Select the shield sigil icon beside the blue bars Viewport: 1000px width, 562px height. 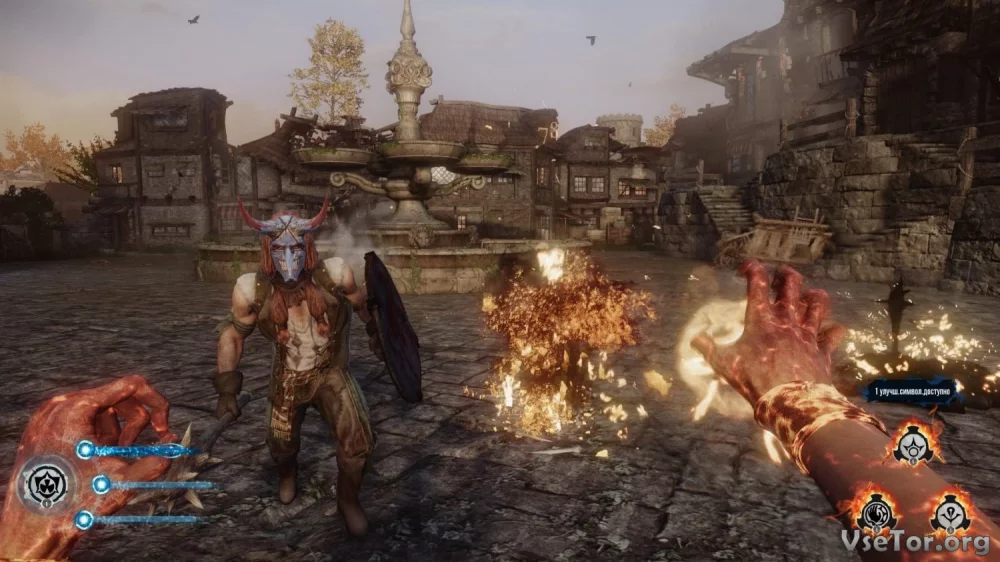click(46, 485)
